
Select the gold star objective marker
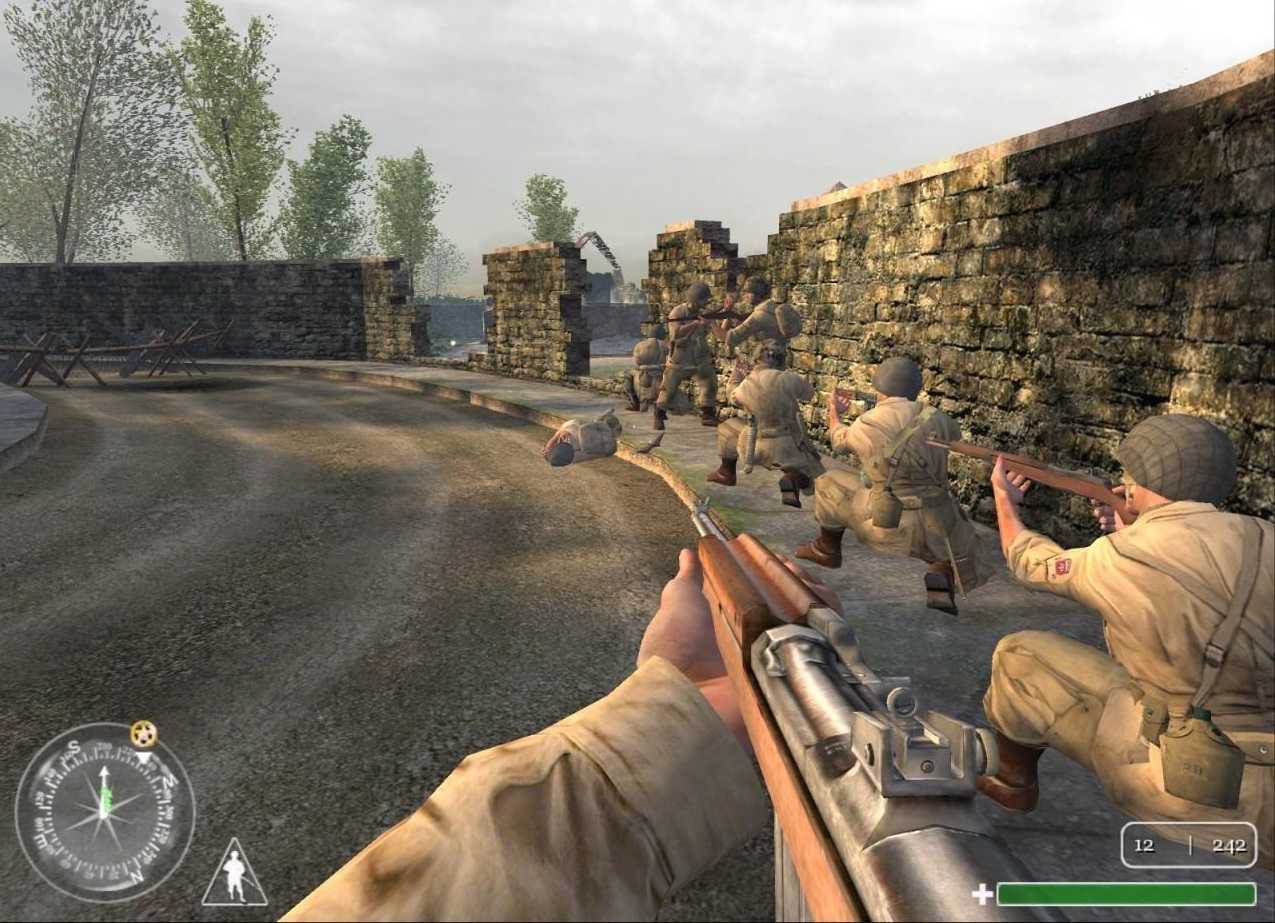(144, 735)
